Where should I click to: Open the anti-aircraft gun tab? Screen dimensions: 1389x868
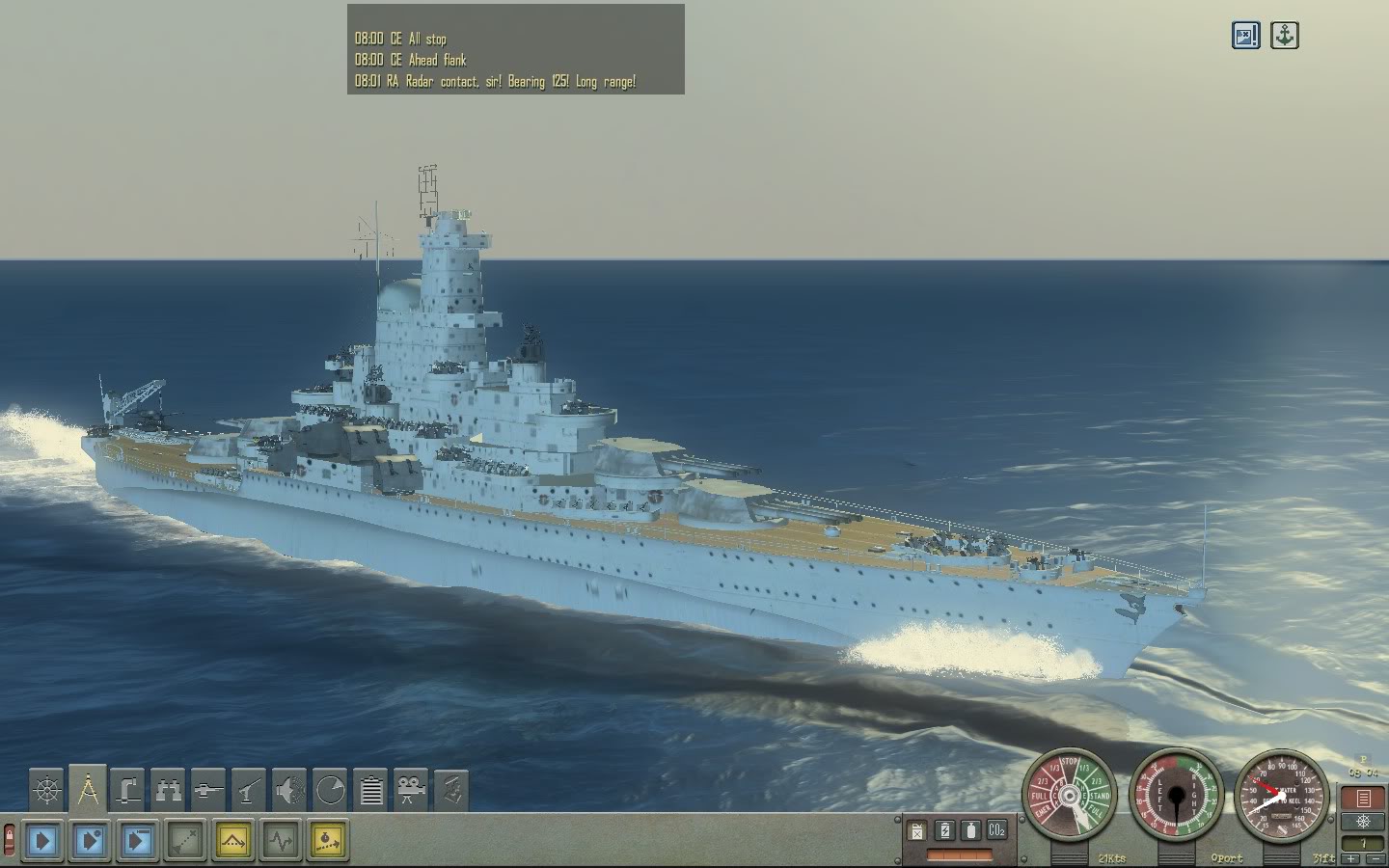[x=249, y=791]
